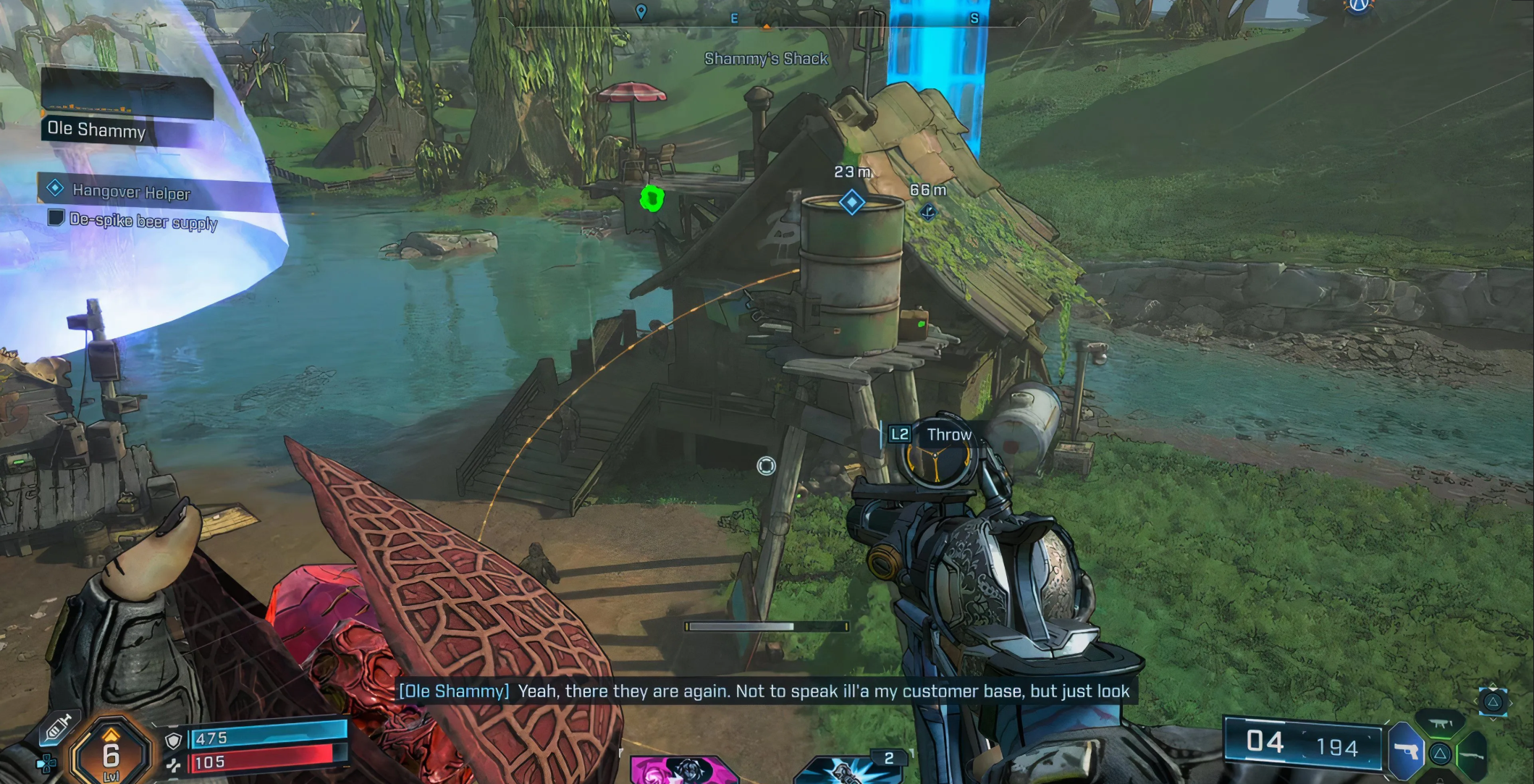
Task: Click the Vault symbol icon on the compass
Action: click(x=1359, y=6)
